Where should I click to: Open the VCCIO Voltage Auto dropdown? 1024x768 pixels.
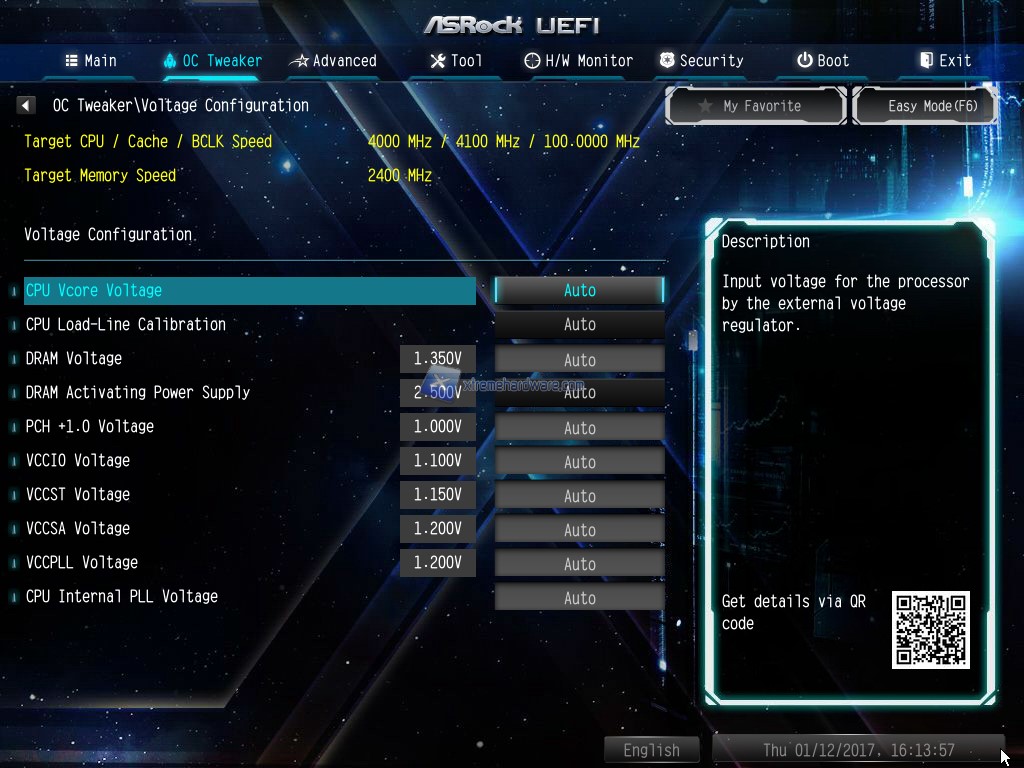click(x=579, y=461)
